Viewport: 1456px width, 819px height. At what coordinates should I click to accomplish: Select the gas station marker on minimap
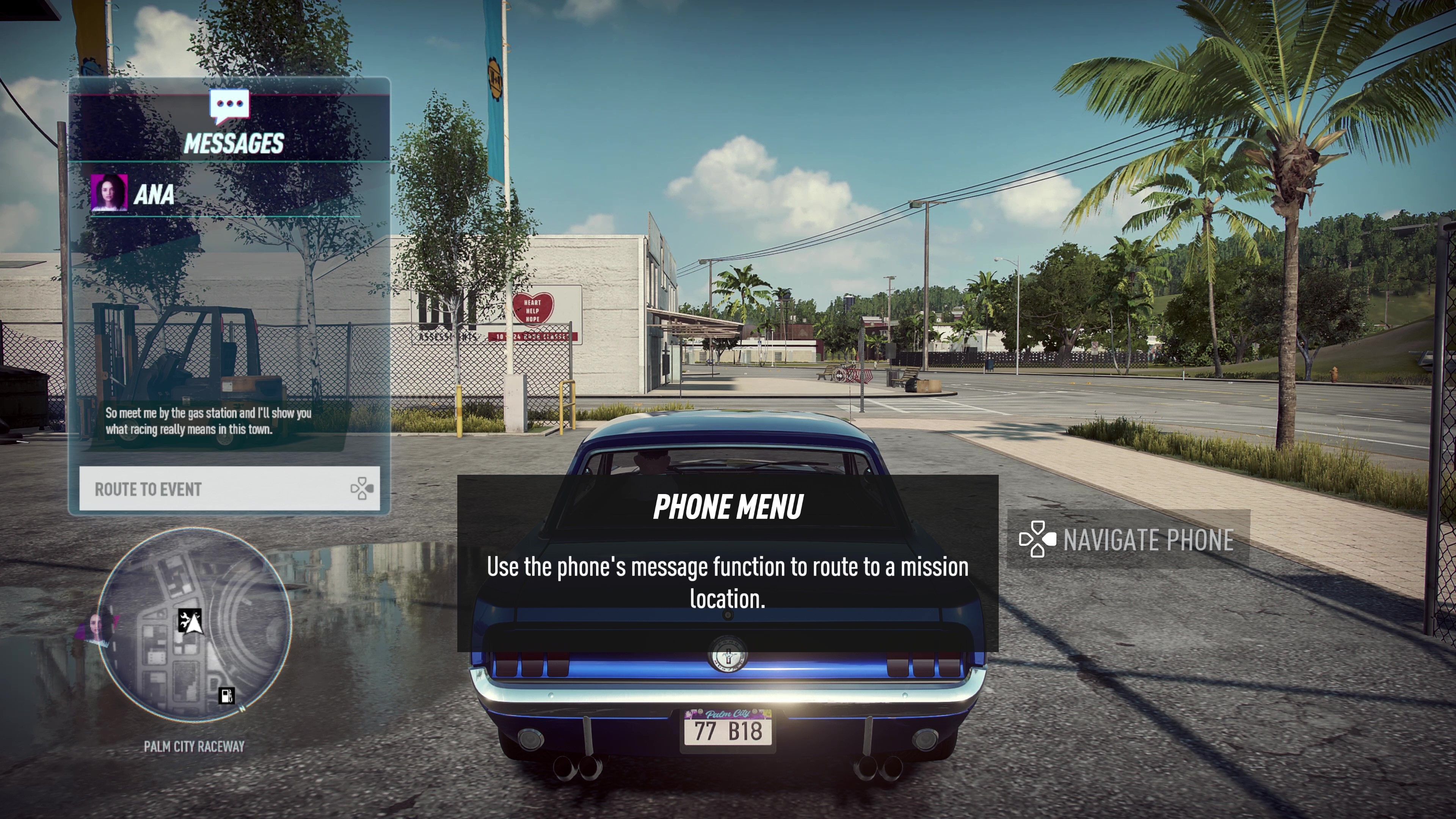227,695
